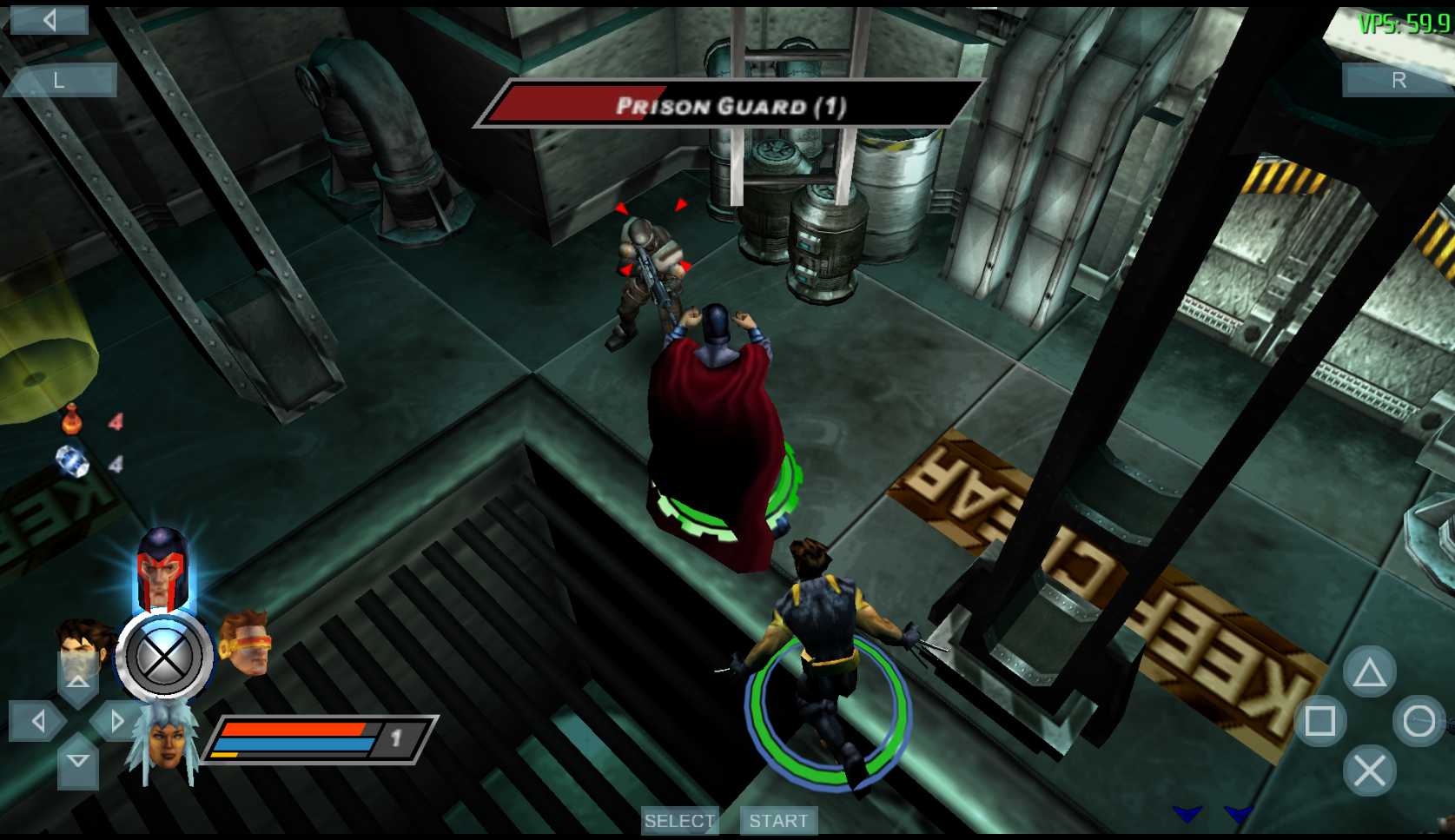Click the X-Men emblem in the team HUD
This screenshot has height=840, width=1455.
[164, 657]
